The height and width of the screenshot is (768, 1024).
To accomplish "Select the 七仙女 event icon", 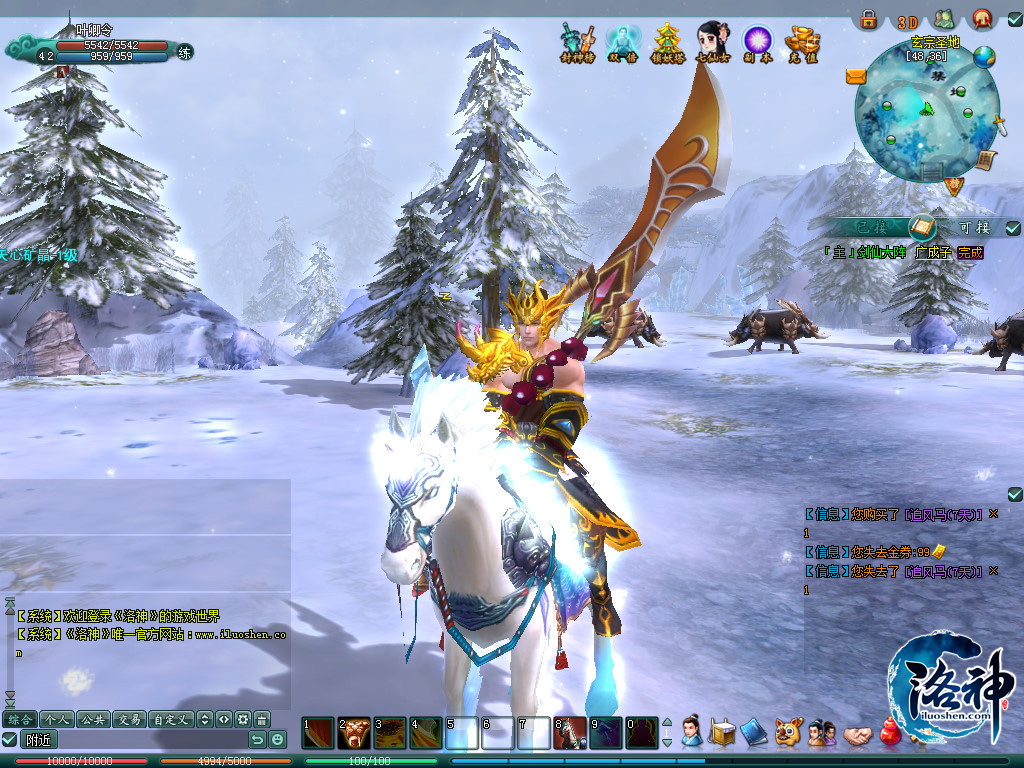I will tap(712, 42).
